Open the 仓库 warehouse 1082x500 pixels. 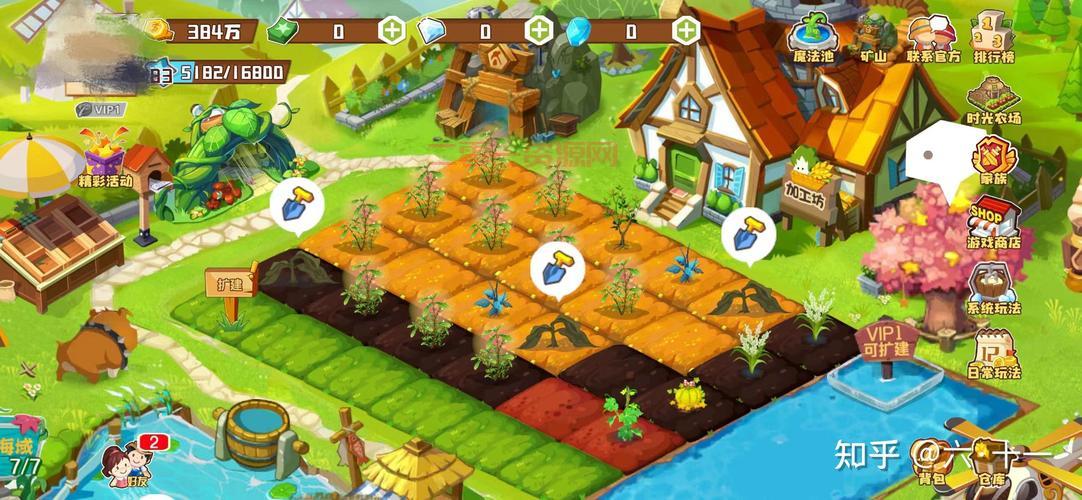(993, 472)
